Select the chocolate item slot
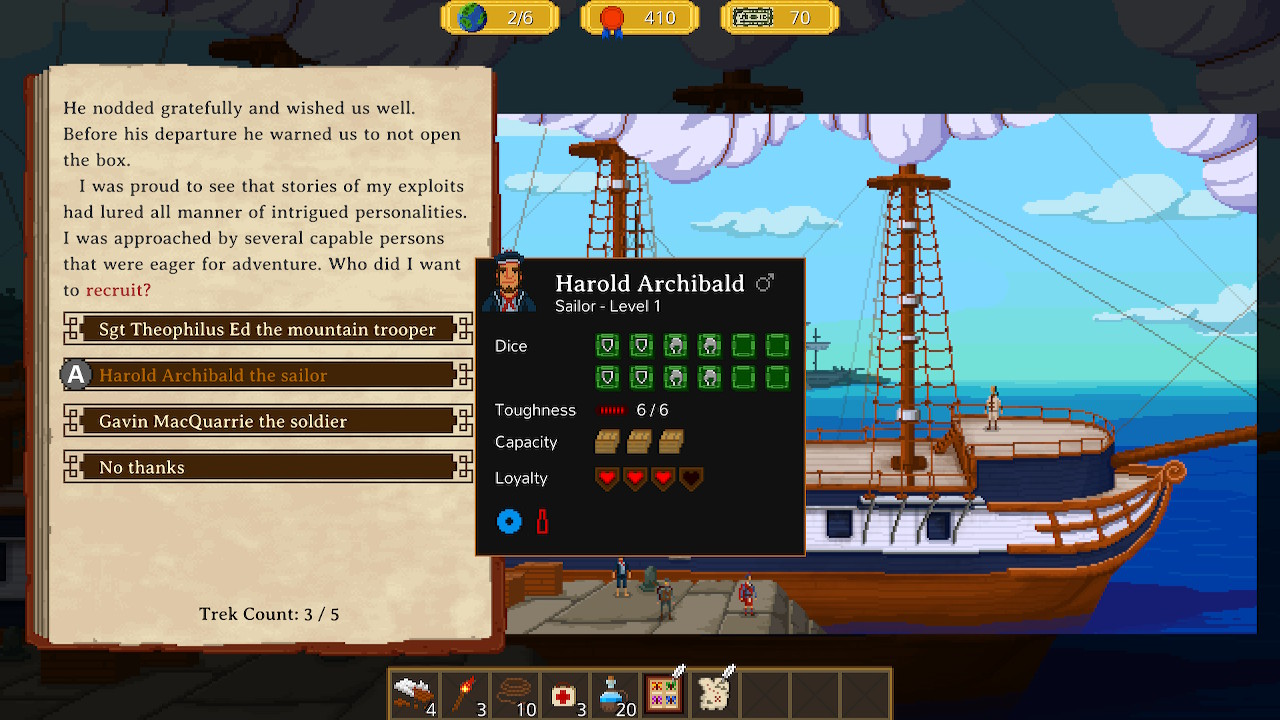 click(x=414, y=694)
